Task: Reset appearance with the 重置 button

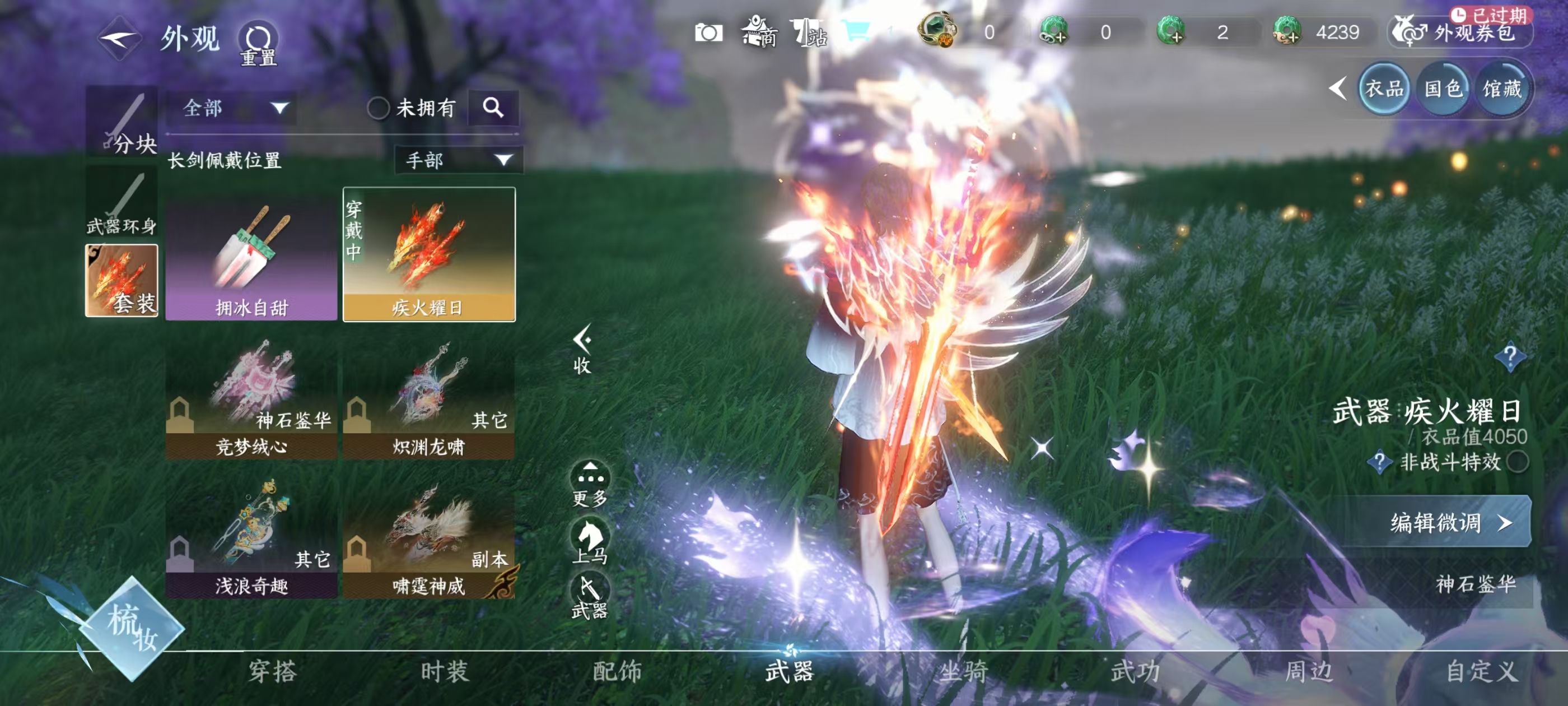Action: 258,44
